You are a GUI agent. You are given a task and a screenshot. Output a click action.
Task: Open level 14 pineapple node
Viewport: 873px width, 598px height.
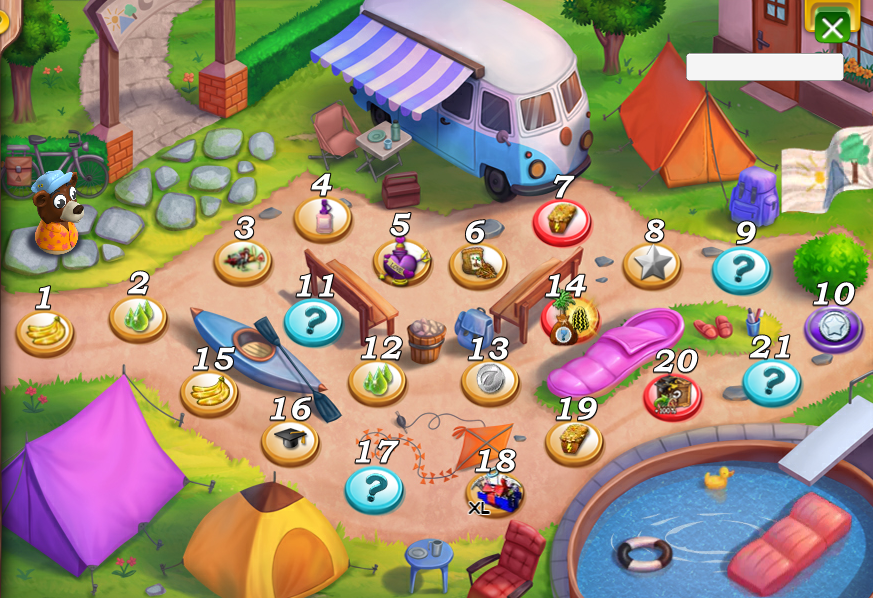point(489,381)
